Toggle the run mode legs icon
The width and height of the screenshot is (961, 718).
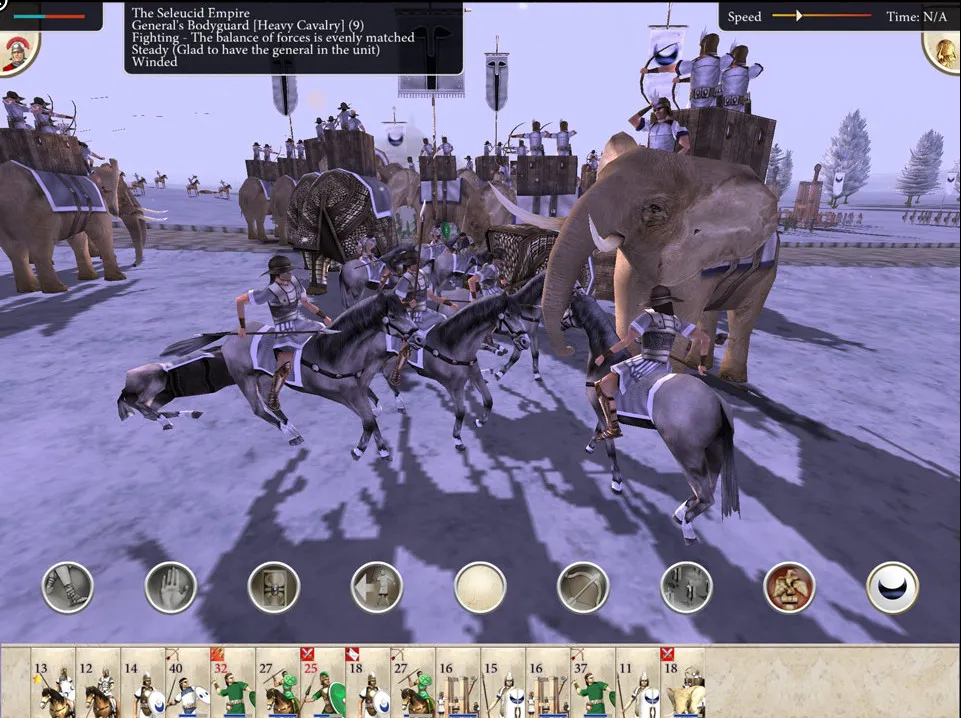point(67,587)
